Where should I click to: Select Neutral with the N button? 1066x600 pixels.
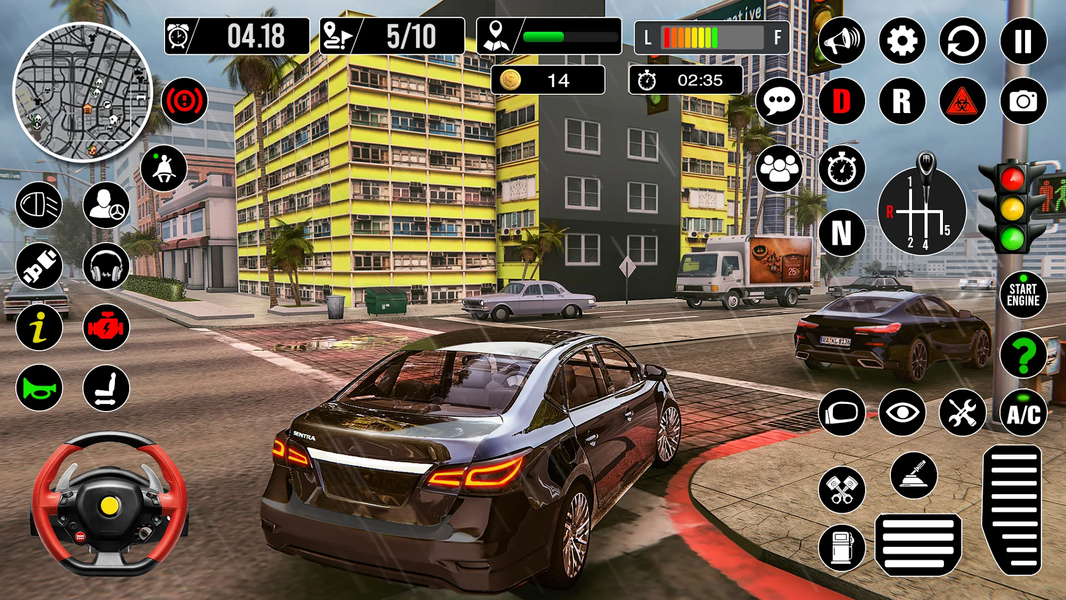pyautogui.click(x=842, y=234)
